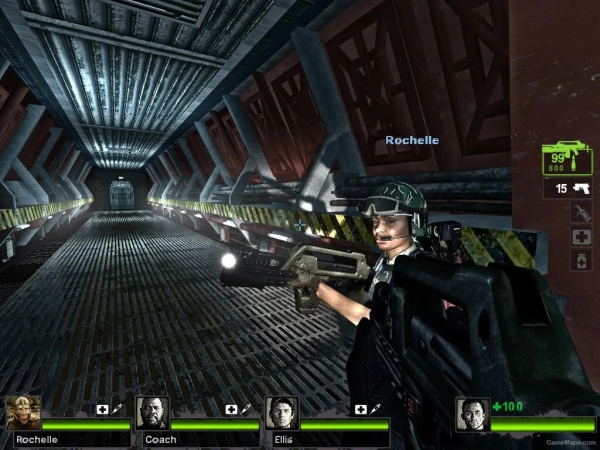Select the pain pills slot
600x450 pixels.
point(582,260)
